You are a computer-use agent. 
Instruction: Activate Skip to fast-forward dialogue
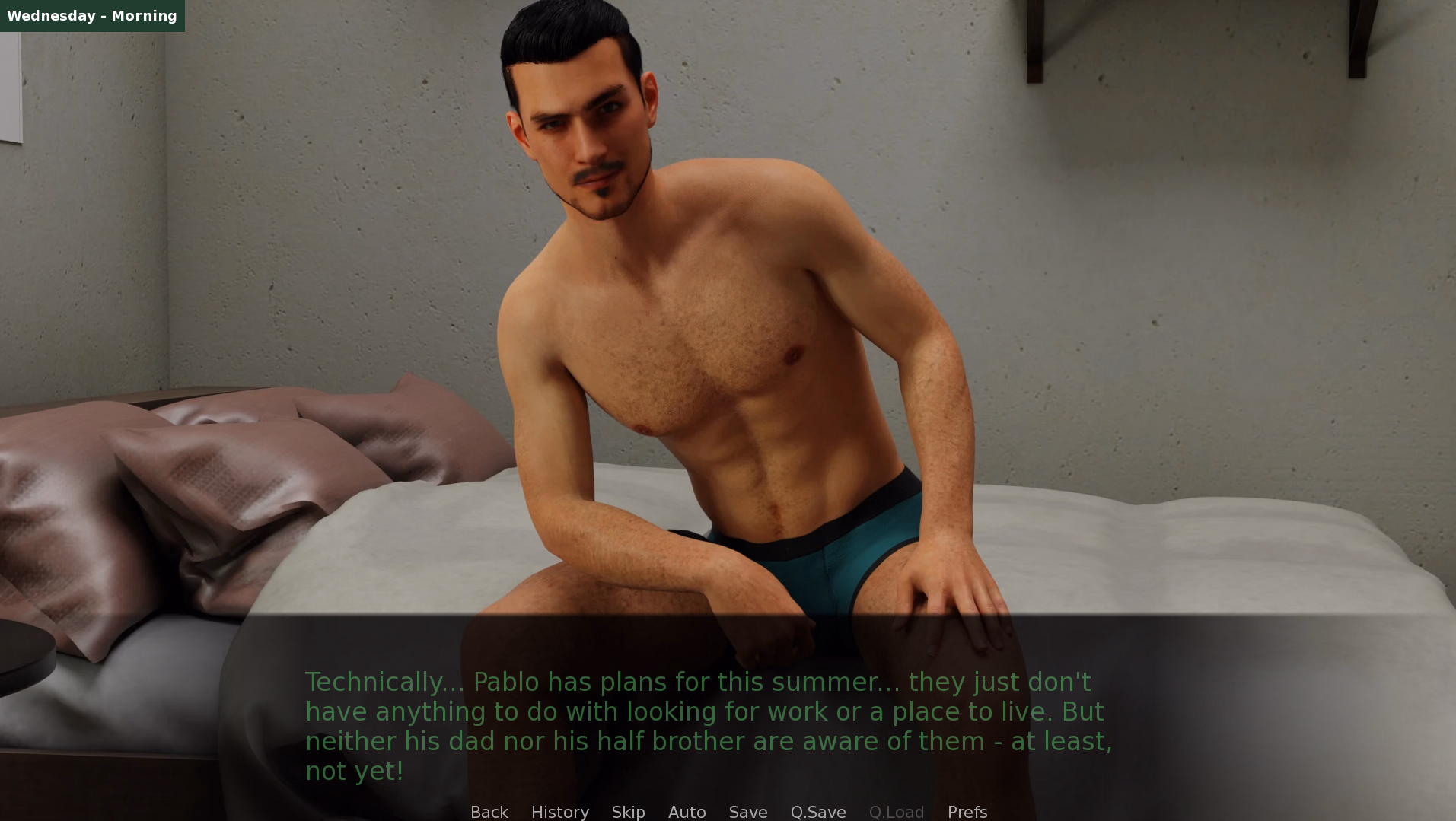pos(628,812)
